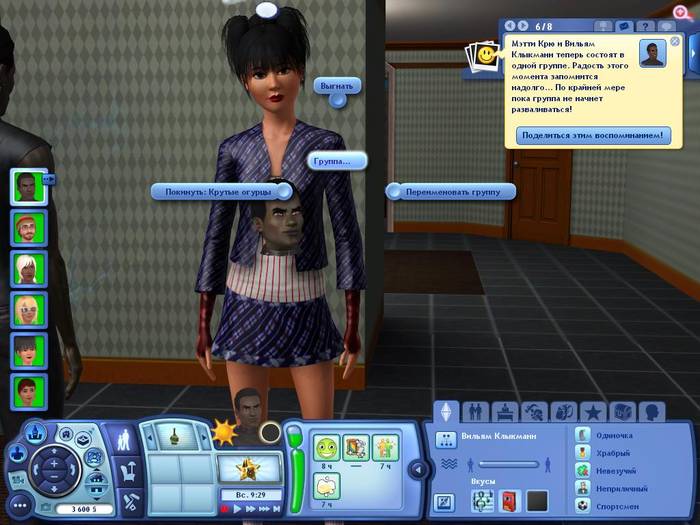Open the career tab with desk icon
This screenshot has width=700, height=525.
click(505, 411)
